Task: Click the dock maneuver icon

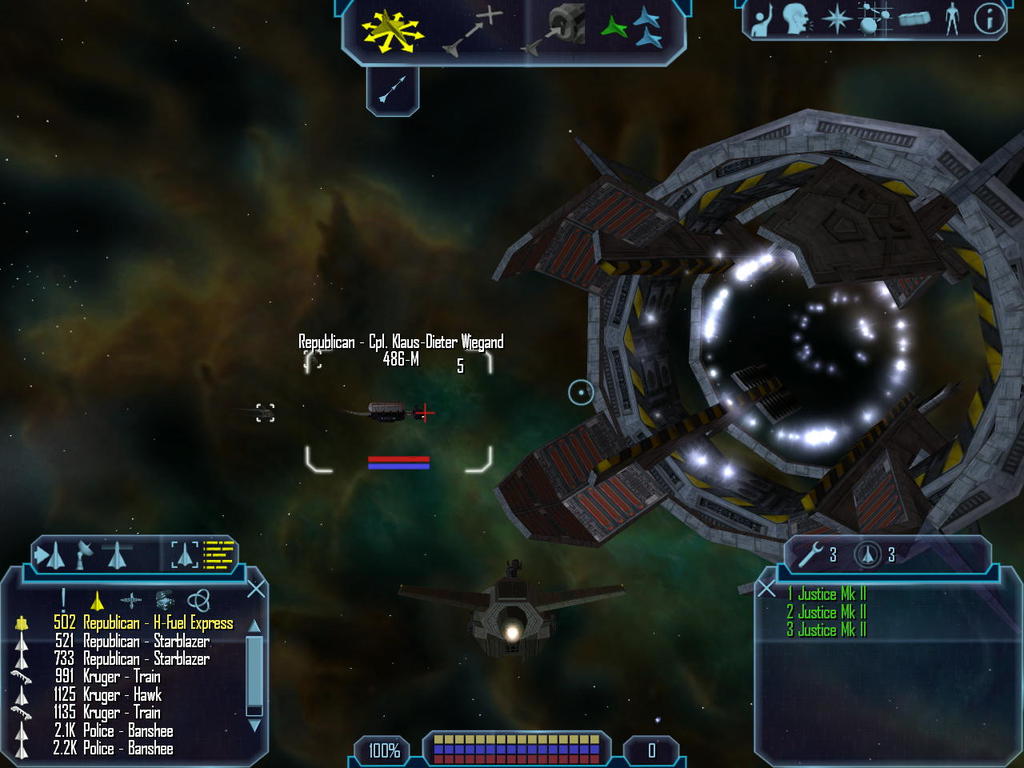Action: click(x=553, y=30)
